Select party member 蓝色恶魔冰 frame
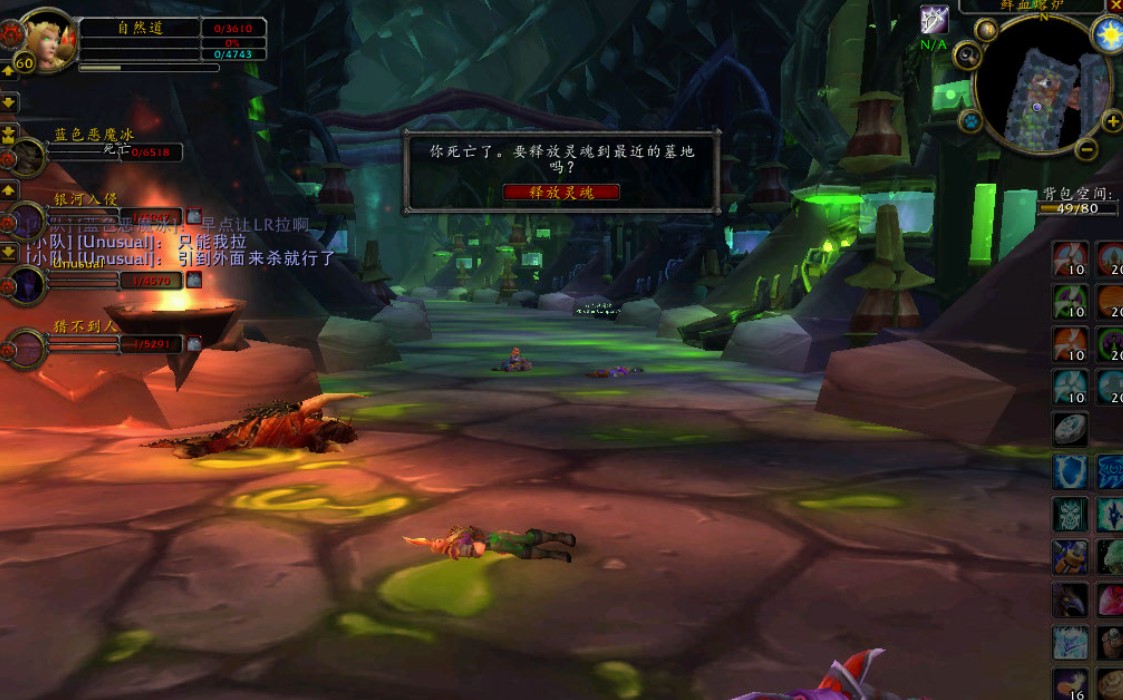This screenshot has height=700, width=1123. tap(28, 156)
